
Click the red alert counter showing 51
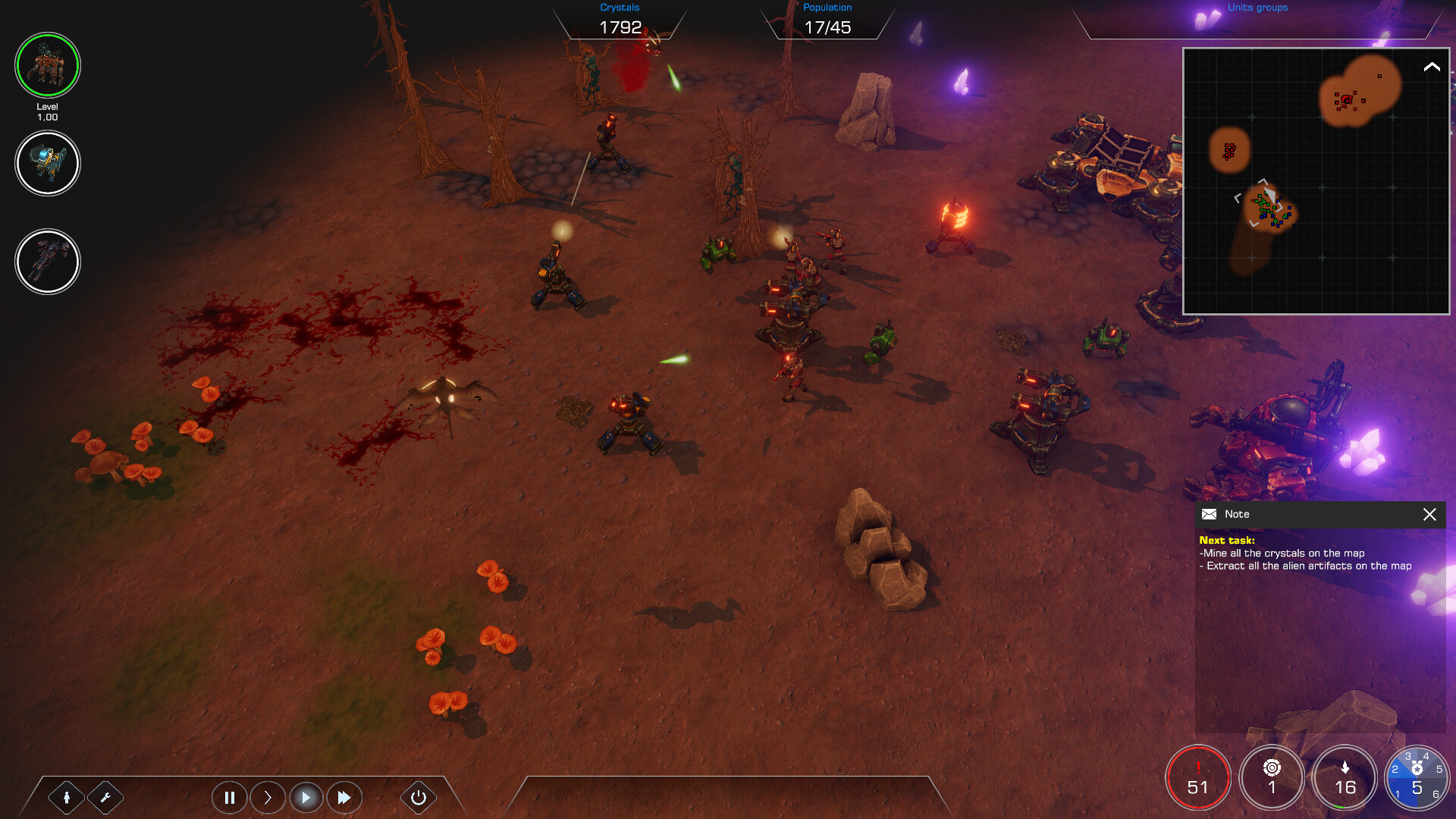pos(1198,777)
